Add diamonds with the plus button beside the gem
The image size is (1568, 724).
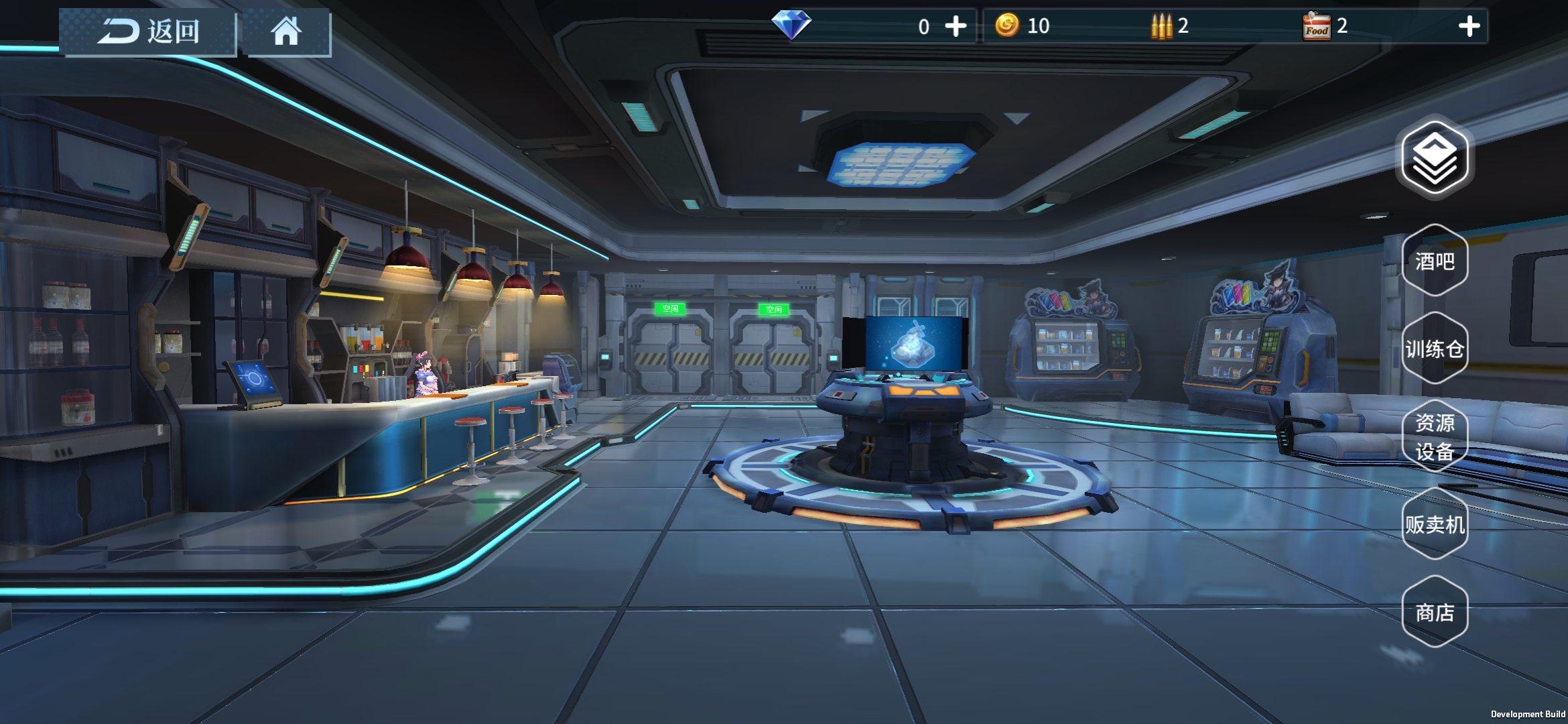956,26
